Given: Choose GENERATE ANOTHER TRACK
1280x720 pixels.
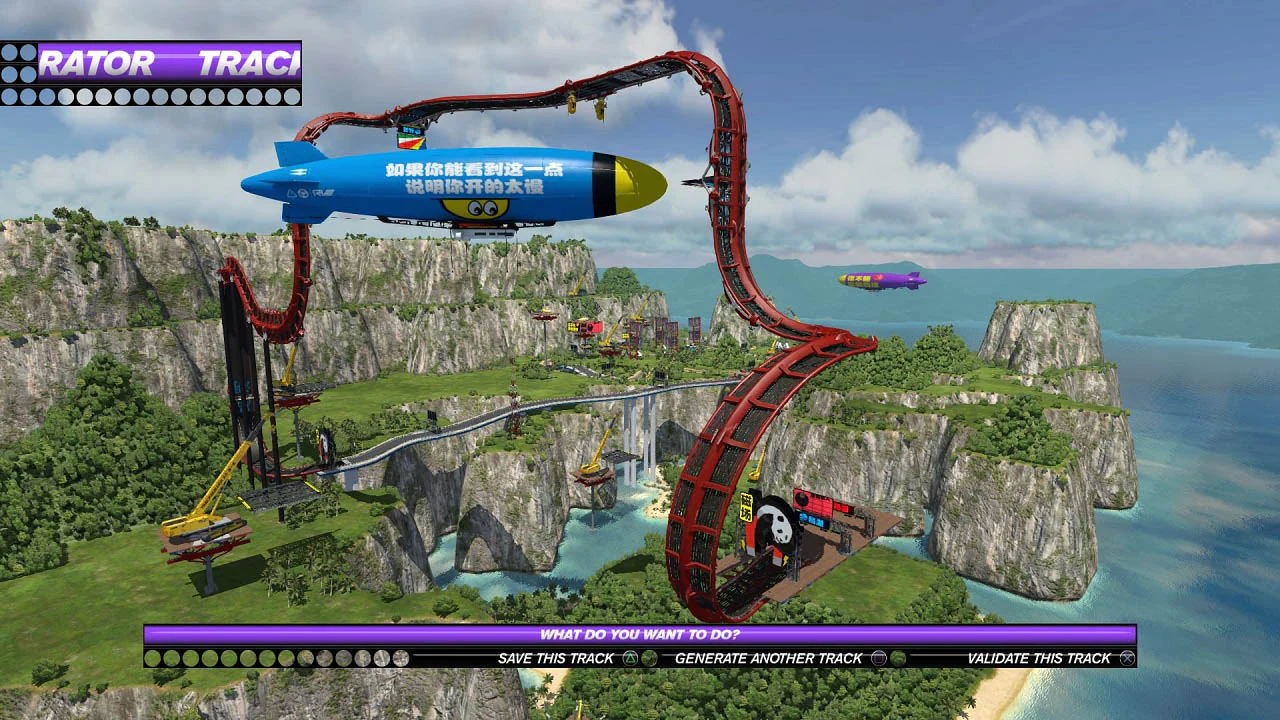Looking at the screenshot, I should tap(770, 657).
